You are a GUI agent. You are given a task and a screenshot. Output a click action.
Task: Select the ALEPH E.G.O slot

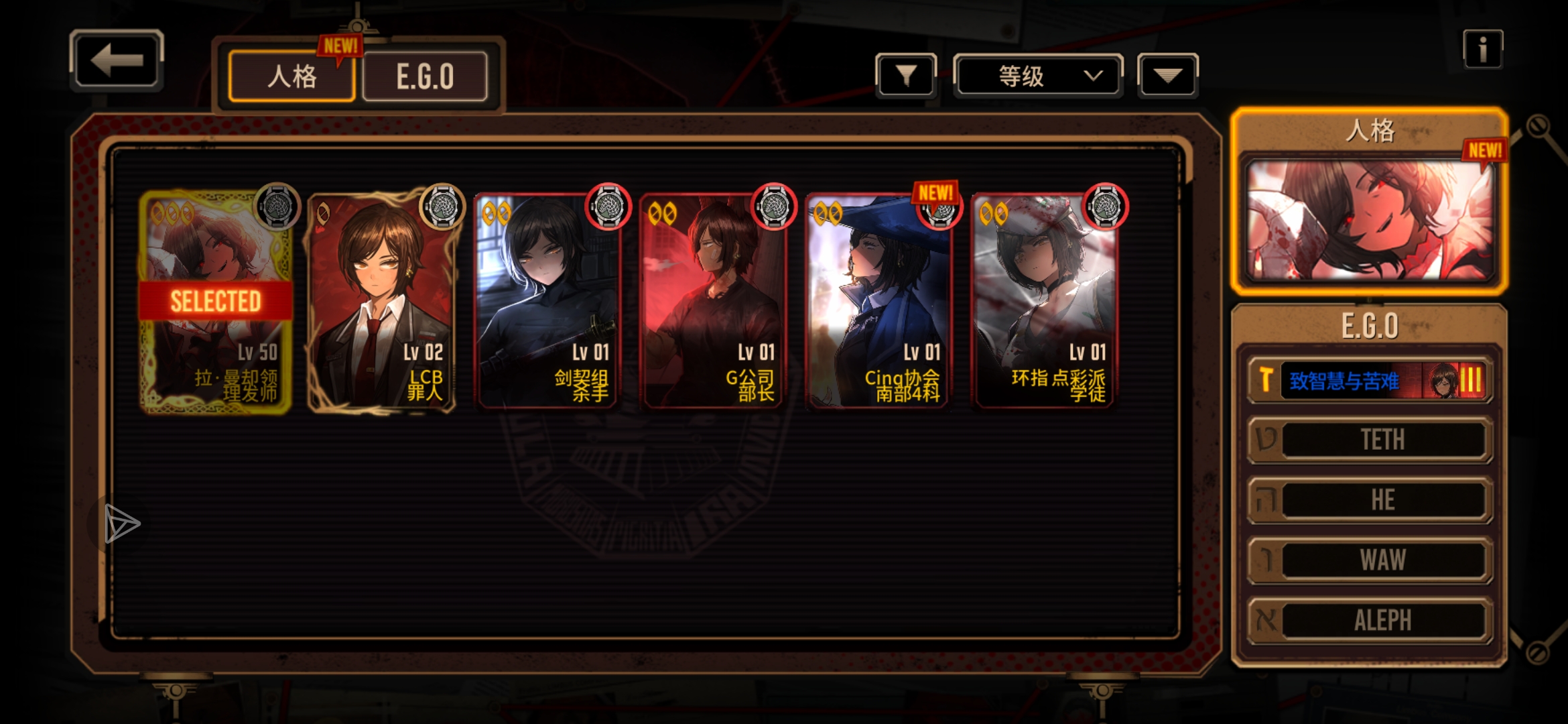point(1370,620)
